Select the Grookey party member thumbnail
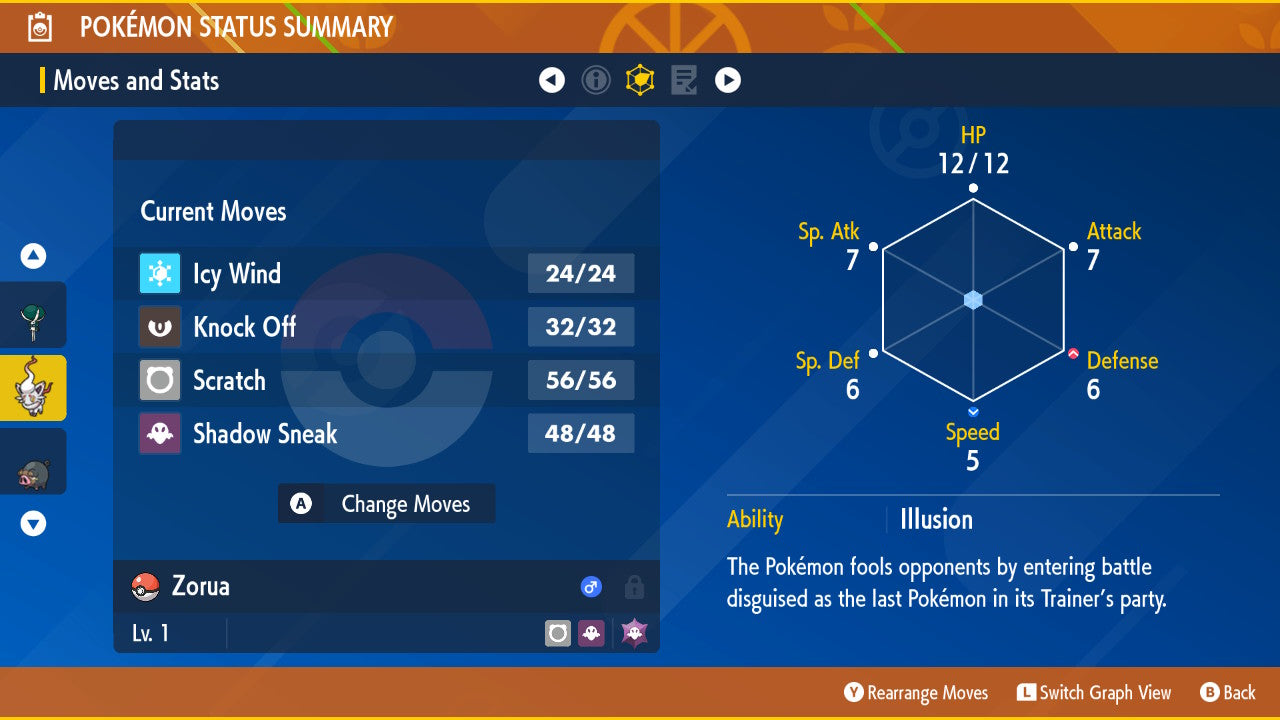 [x=32, y=314]
